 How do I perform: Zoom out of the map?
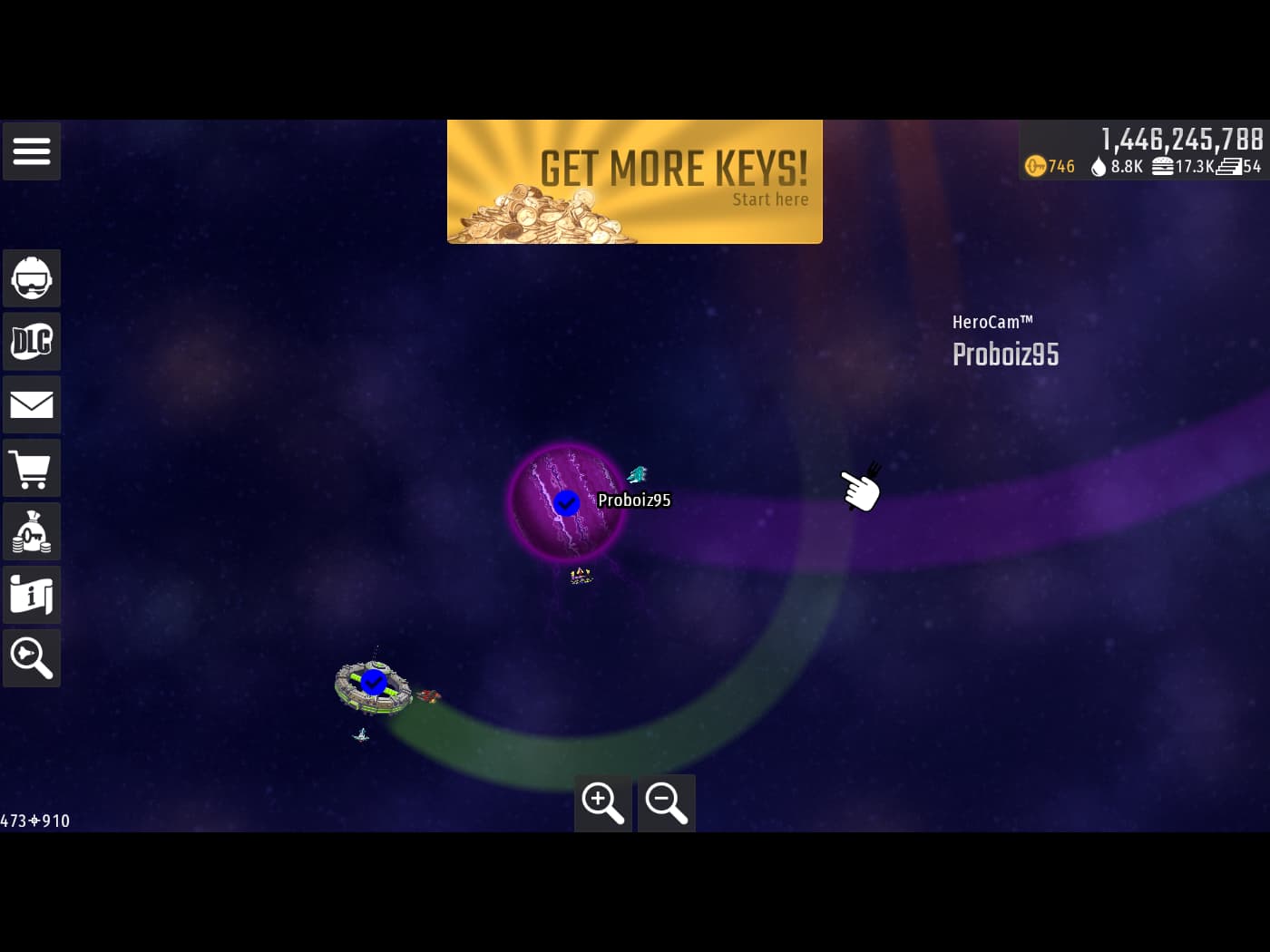coord(667,802)
